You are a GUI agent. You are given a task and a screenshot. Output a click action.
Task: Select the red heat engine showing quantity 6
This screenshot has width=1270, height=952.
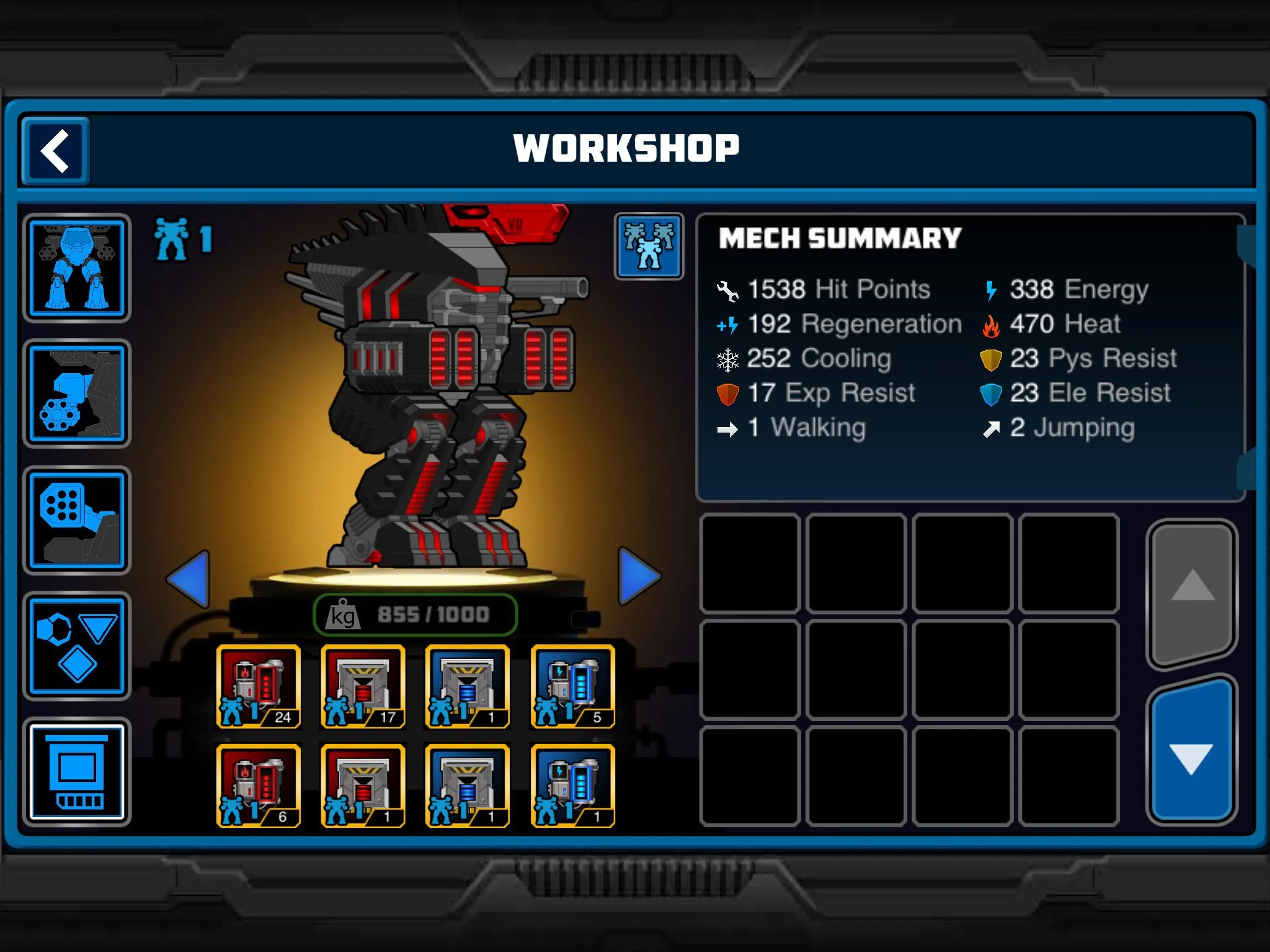point(259,786)
